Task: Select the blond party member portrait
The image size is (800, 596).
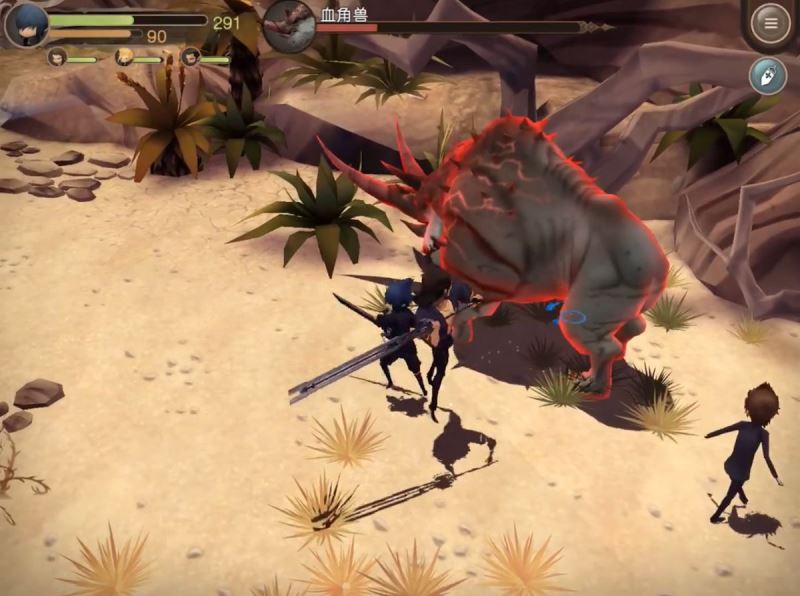Action: [124, 58]
